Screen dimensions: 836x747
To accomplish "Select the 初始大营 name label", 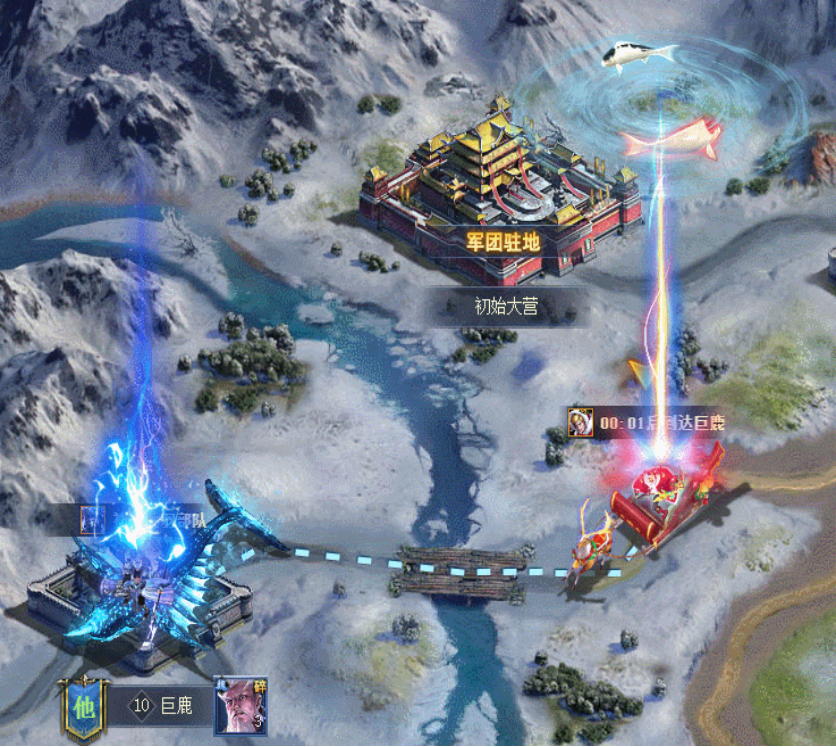I will click(506, 306).
